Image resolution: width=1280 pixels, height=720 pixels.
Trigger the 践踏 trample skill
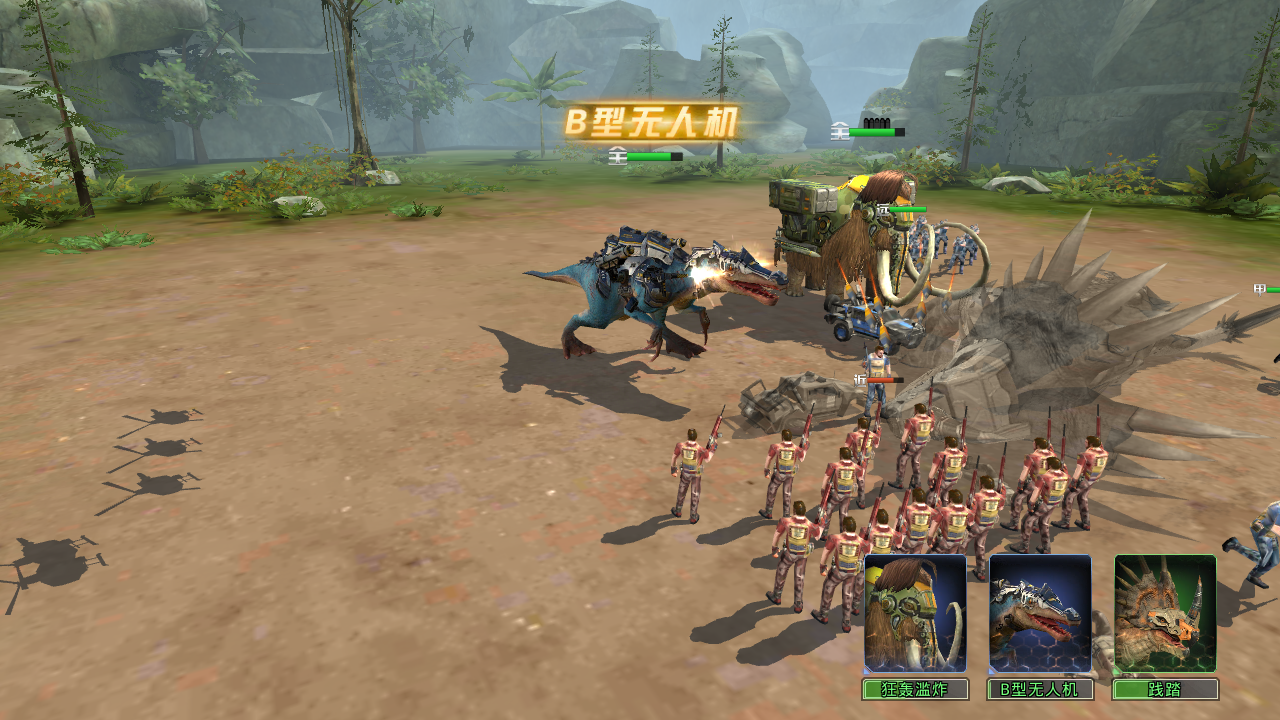[x=1165, y=613]
